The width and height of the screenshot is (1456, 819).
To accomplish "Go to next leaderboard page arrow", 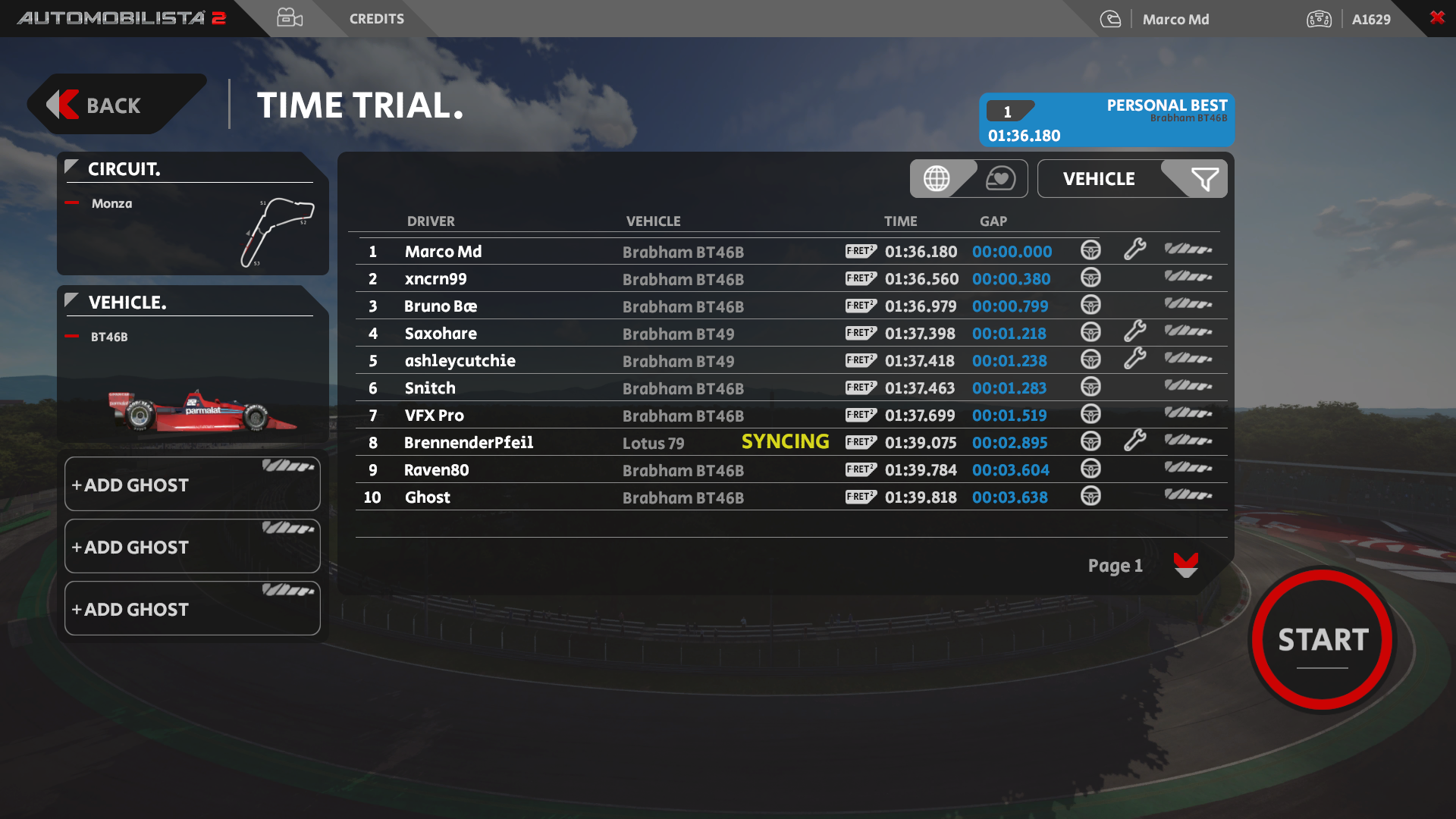I will tap(1185, 566).
